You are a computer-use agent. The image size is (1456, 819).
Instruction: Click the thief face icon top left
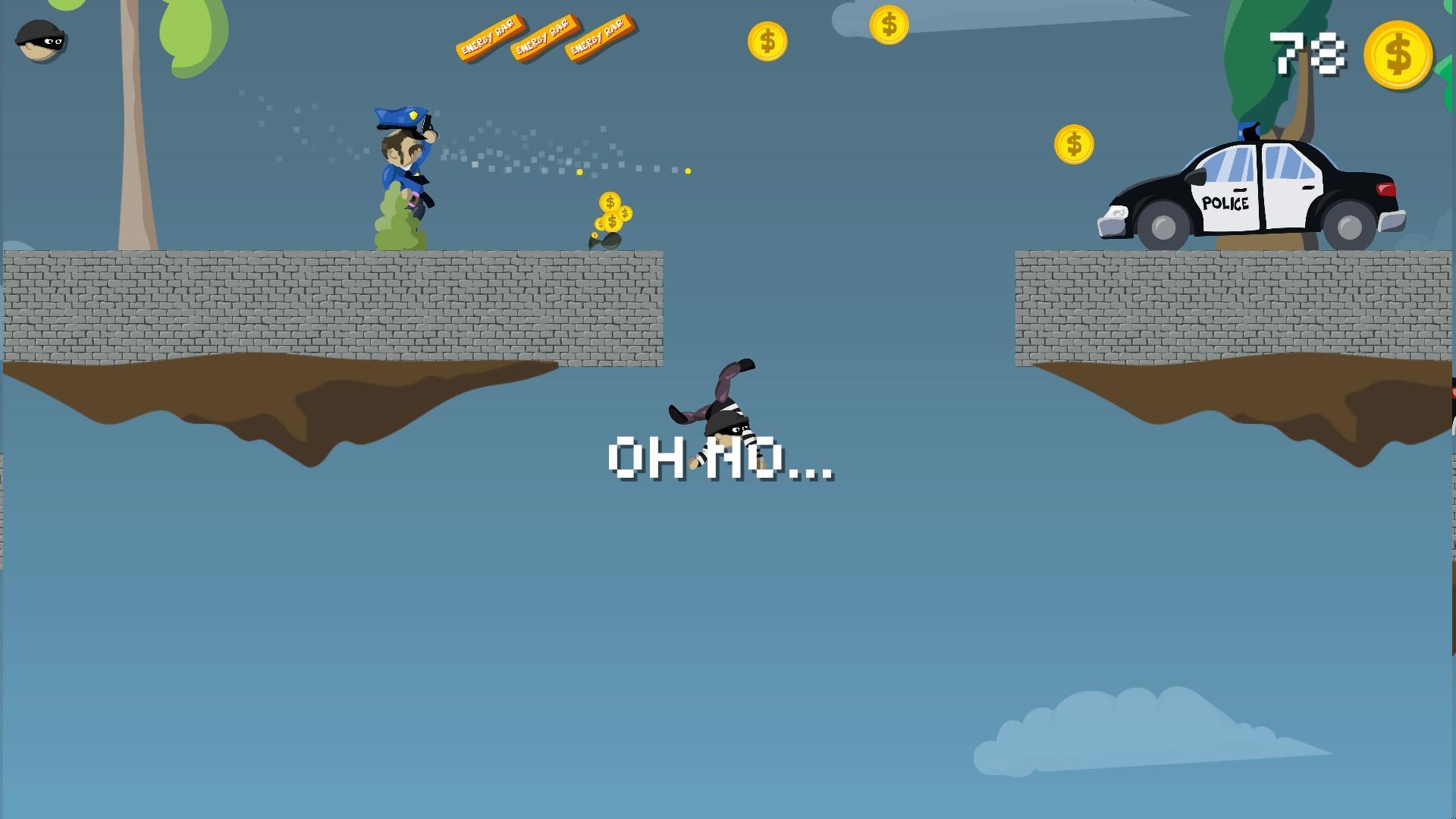click(x=42, y=41)
